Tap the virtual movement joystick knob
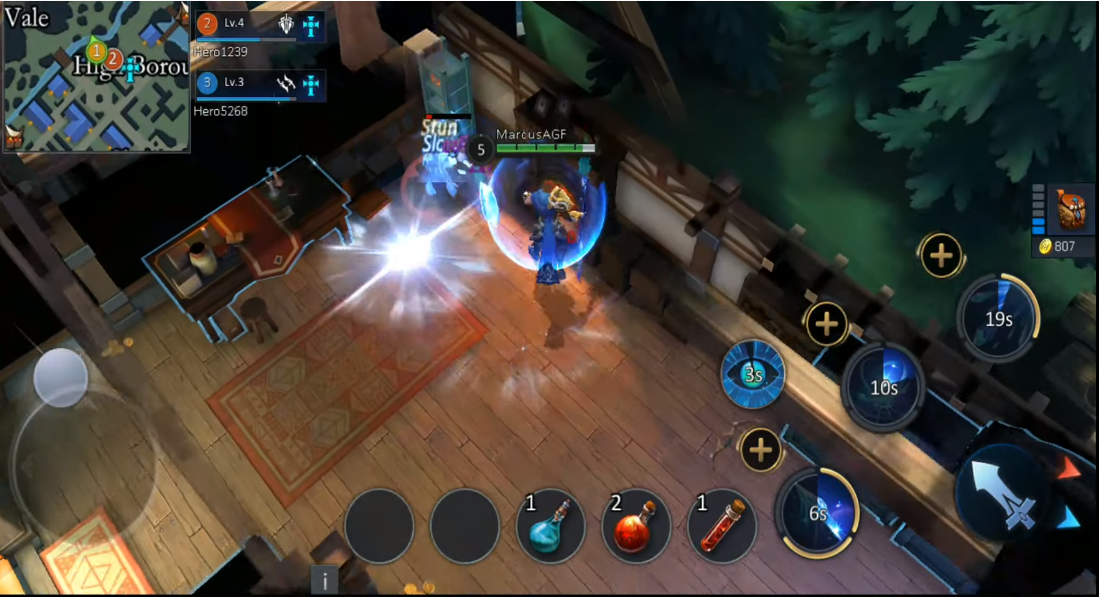Viewport: 1099px width, 598px height. tap(61, 377)
